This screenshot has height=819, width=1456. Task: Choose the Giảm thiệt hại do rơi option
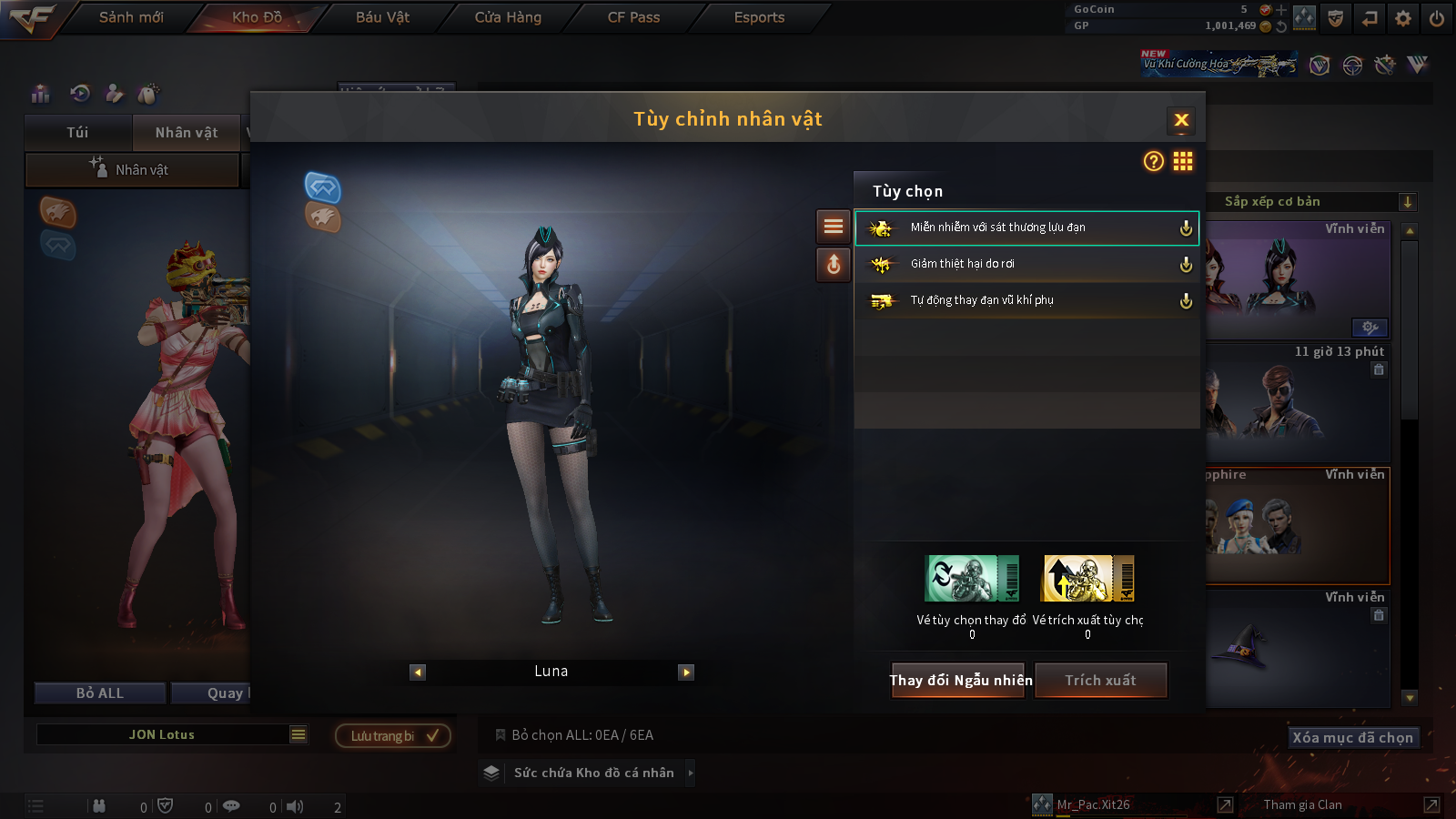pos(1026,264)
